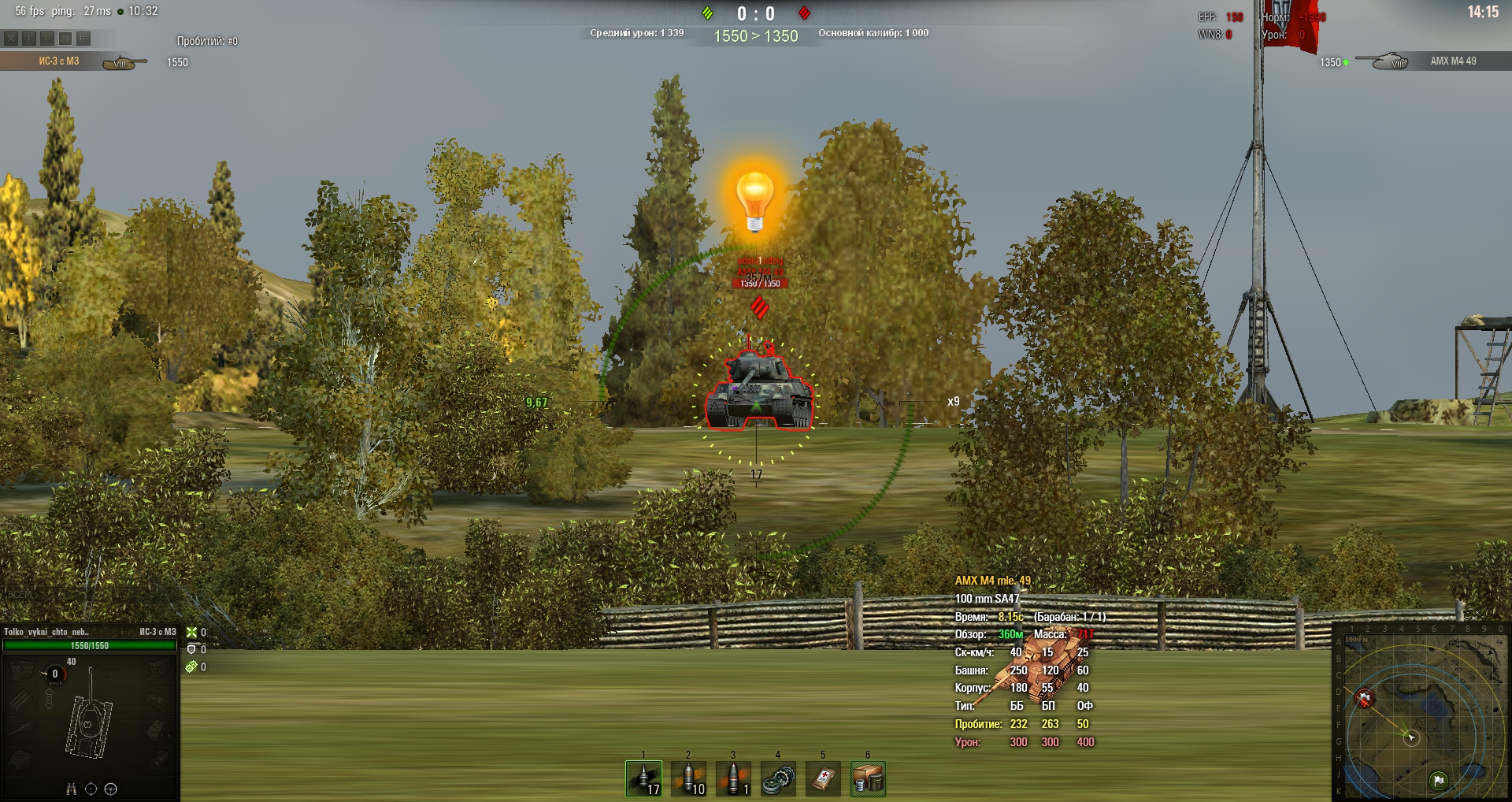Use the repair kit consumable
This screenshot has width=1512, height=802.
pyautogui.click(x=778, y=778)
